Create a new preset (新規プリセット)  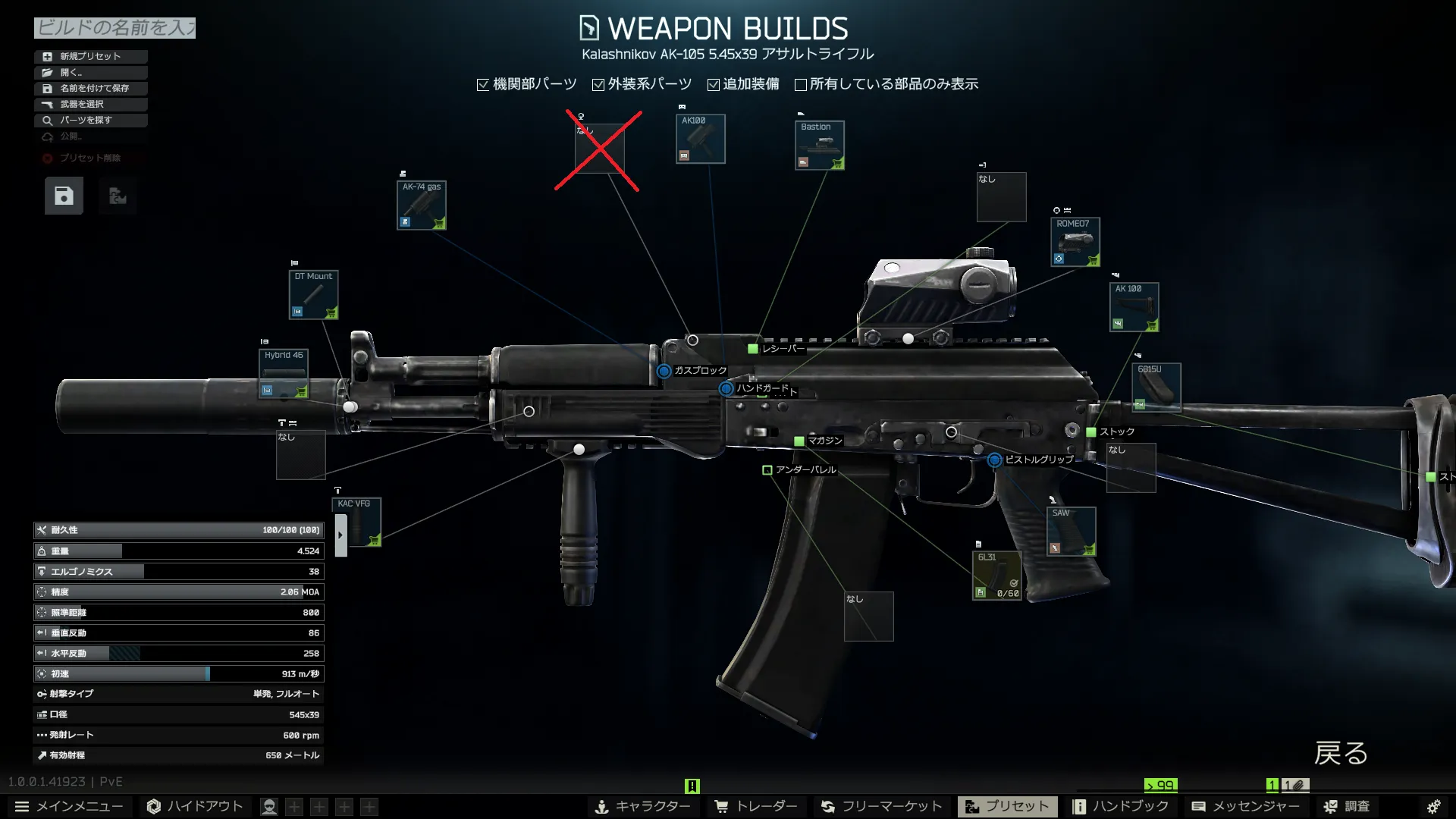pos(90,56)
